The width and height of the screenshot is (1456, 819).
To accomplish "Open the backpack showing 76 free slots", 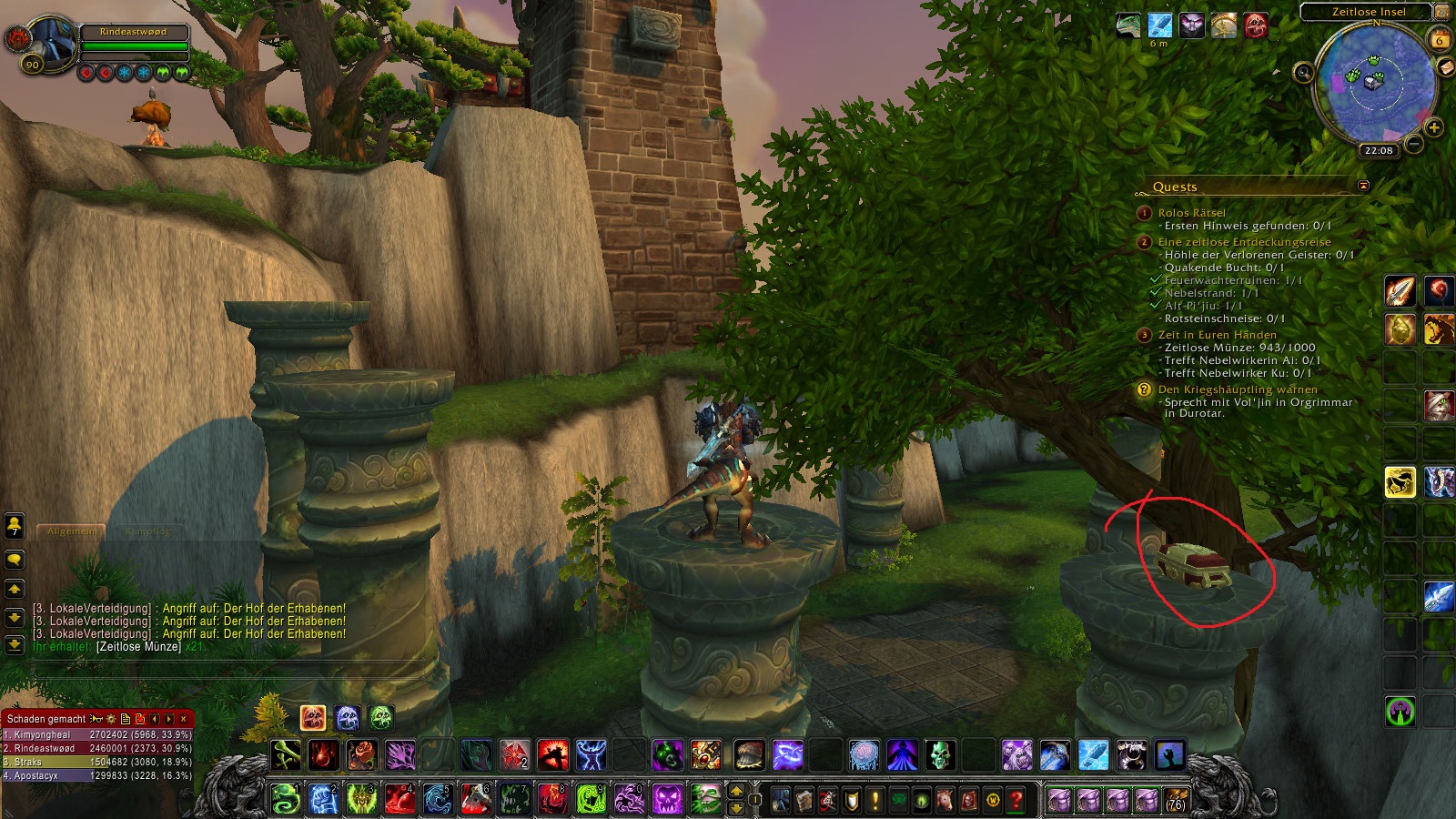I will pos(1176,800).
